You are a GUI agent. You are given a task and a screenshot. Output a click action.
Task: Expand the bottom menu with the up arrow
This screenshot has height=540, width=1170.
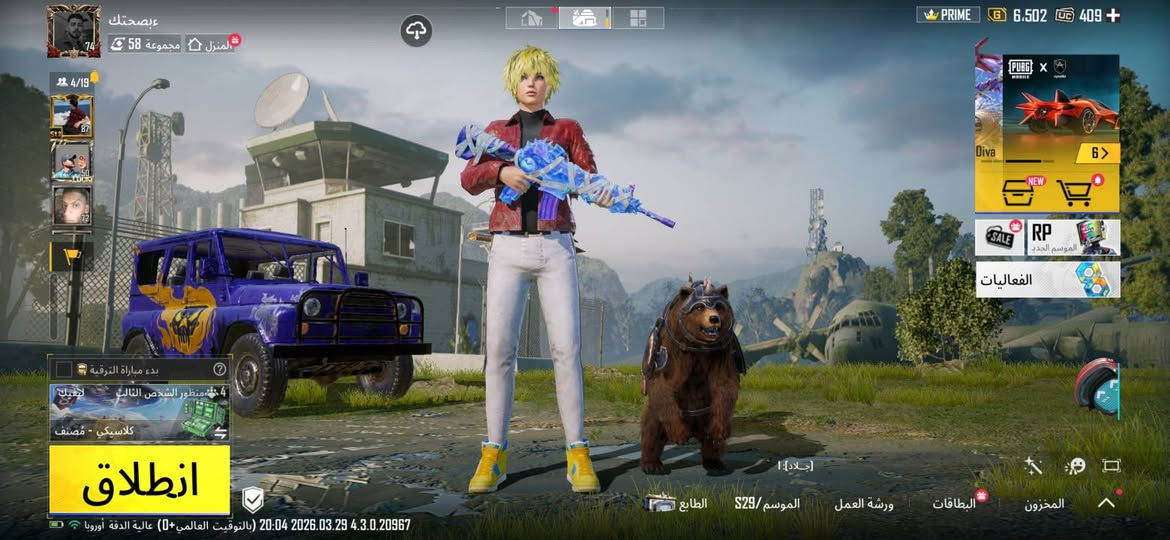(x=1106, y=503)
